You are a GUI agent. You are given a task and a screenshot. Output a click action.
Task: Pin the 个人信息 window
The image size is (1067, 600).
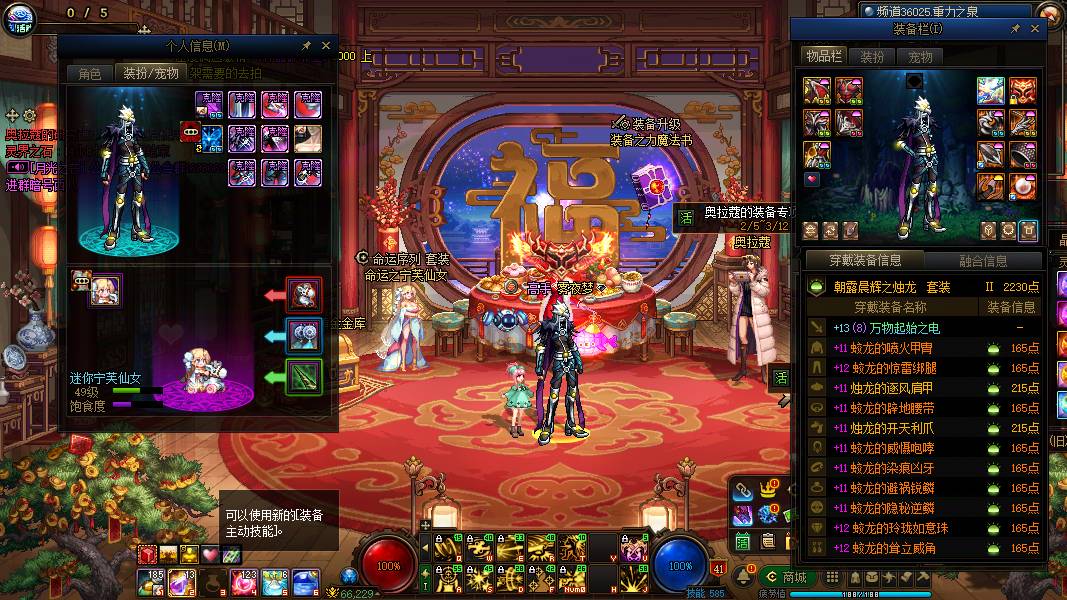pos(306,45)
